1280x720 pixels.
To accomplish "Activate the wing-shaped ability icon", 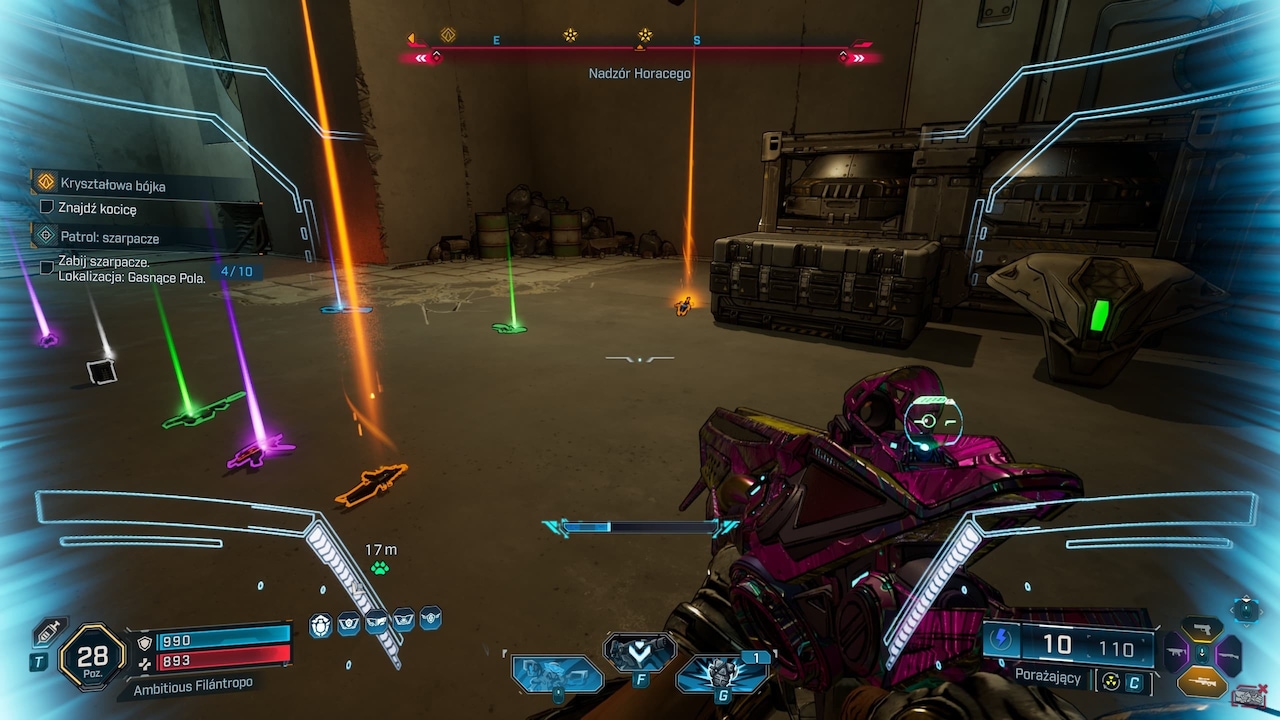I will [639, 651].
